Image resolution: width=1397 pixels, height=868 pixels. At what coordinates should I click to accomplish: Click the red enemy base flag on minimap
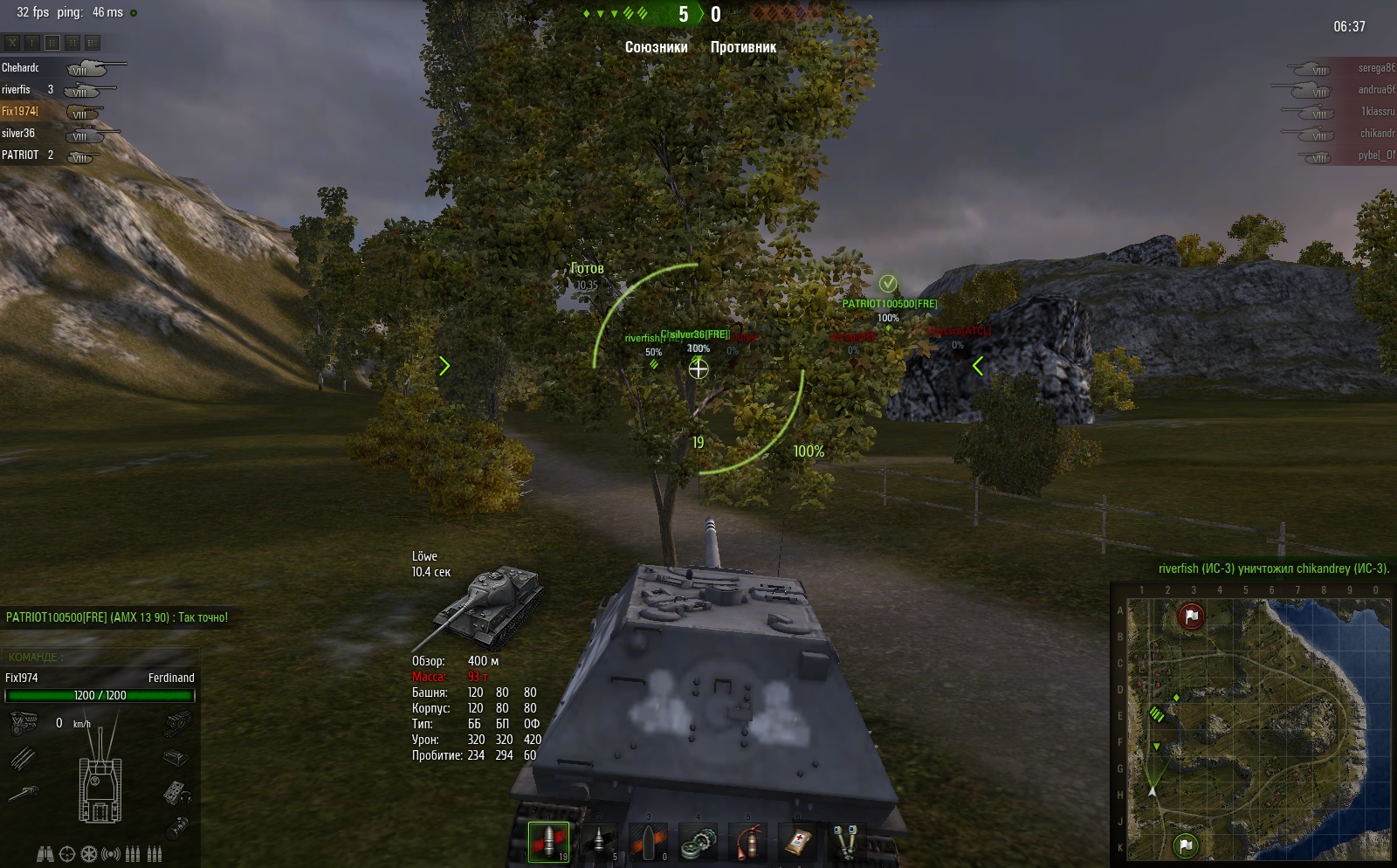tap(1192, 617)
